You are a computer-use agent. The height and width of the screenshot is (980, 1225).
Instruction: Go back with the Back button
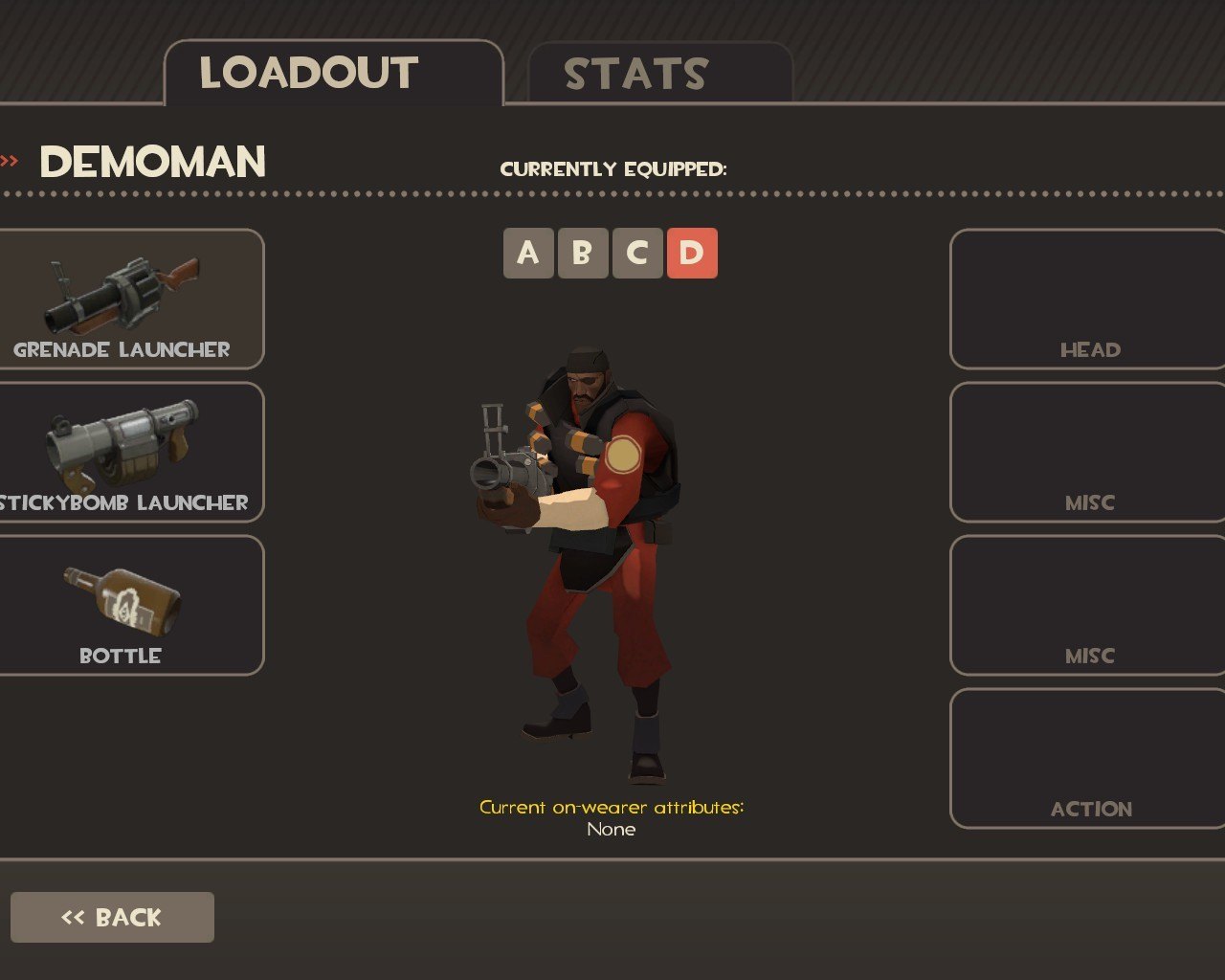click(112, 917)
